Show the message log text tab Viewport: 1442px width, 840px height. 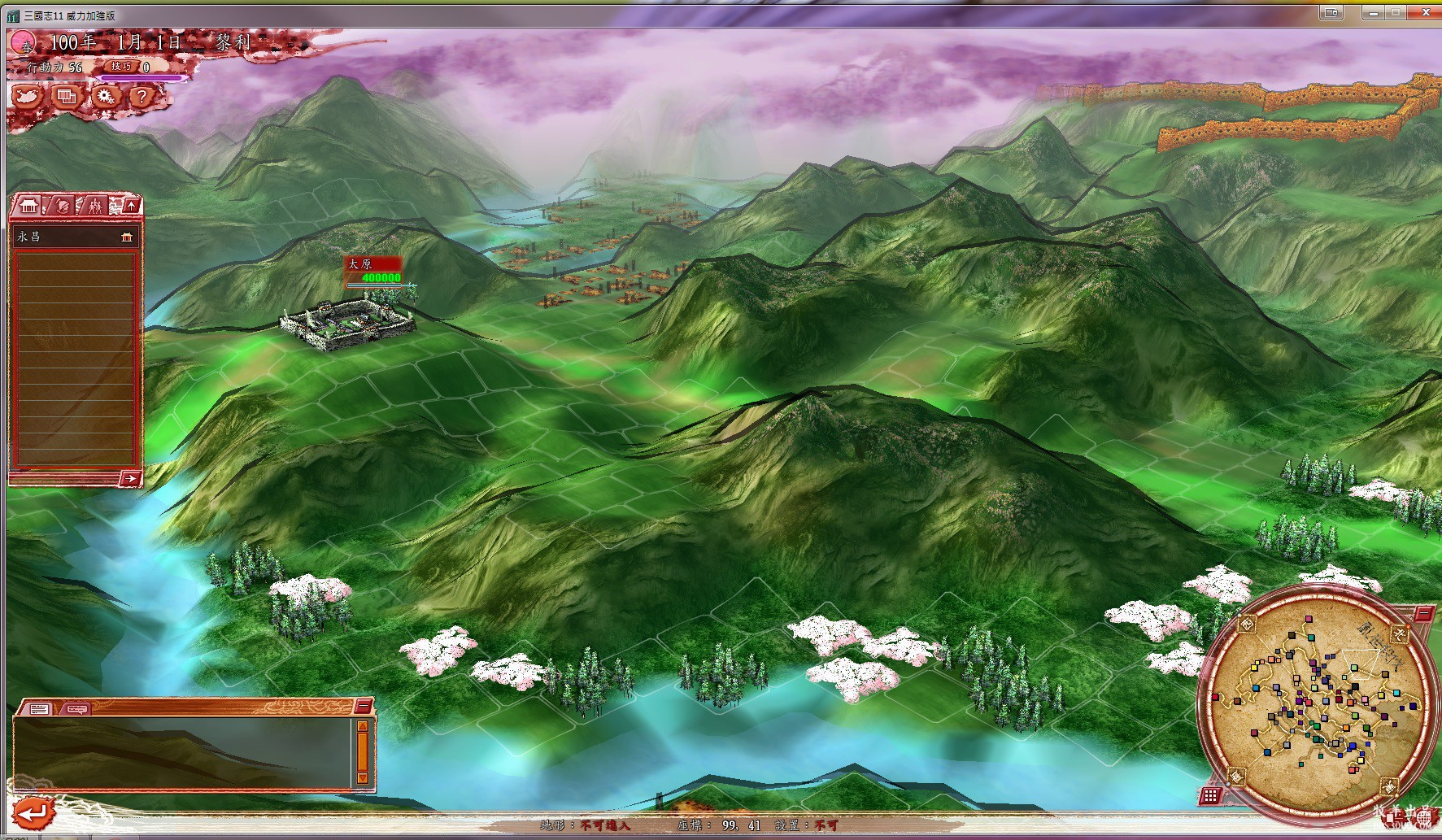39,709
